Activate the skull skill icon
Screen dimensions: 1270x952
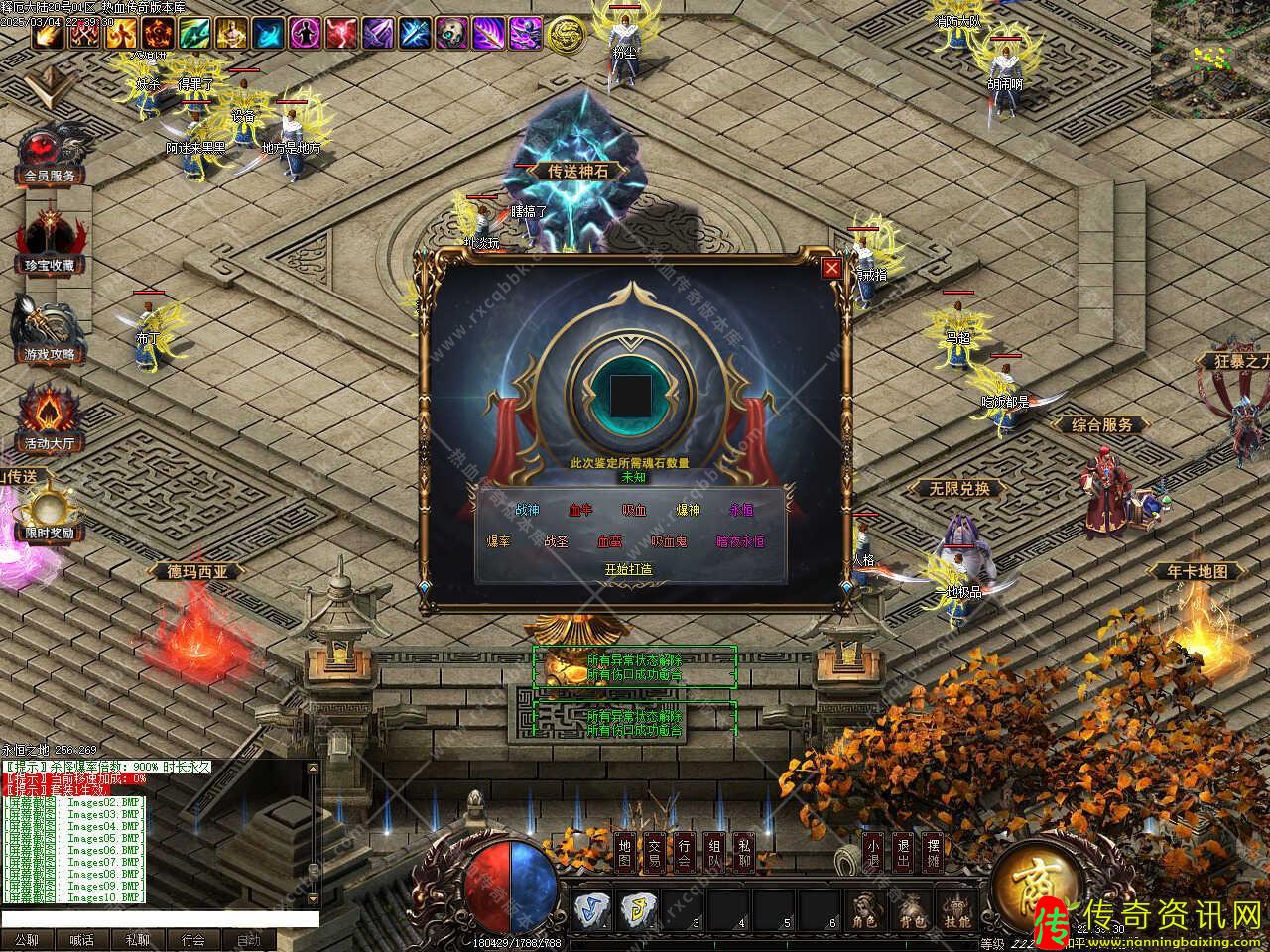pos(449,34)
